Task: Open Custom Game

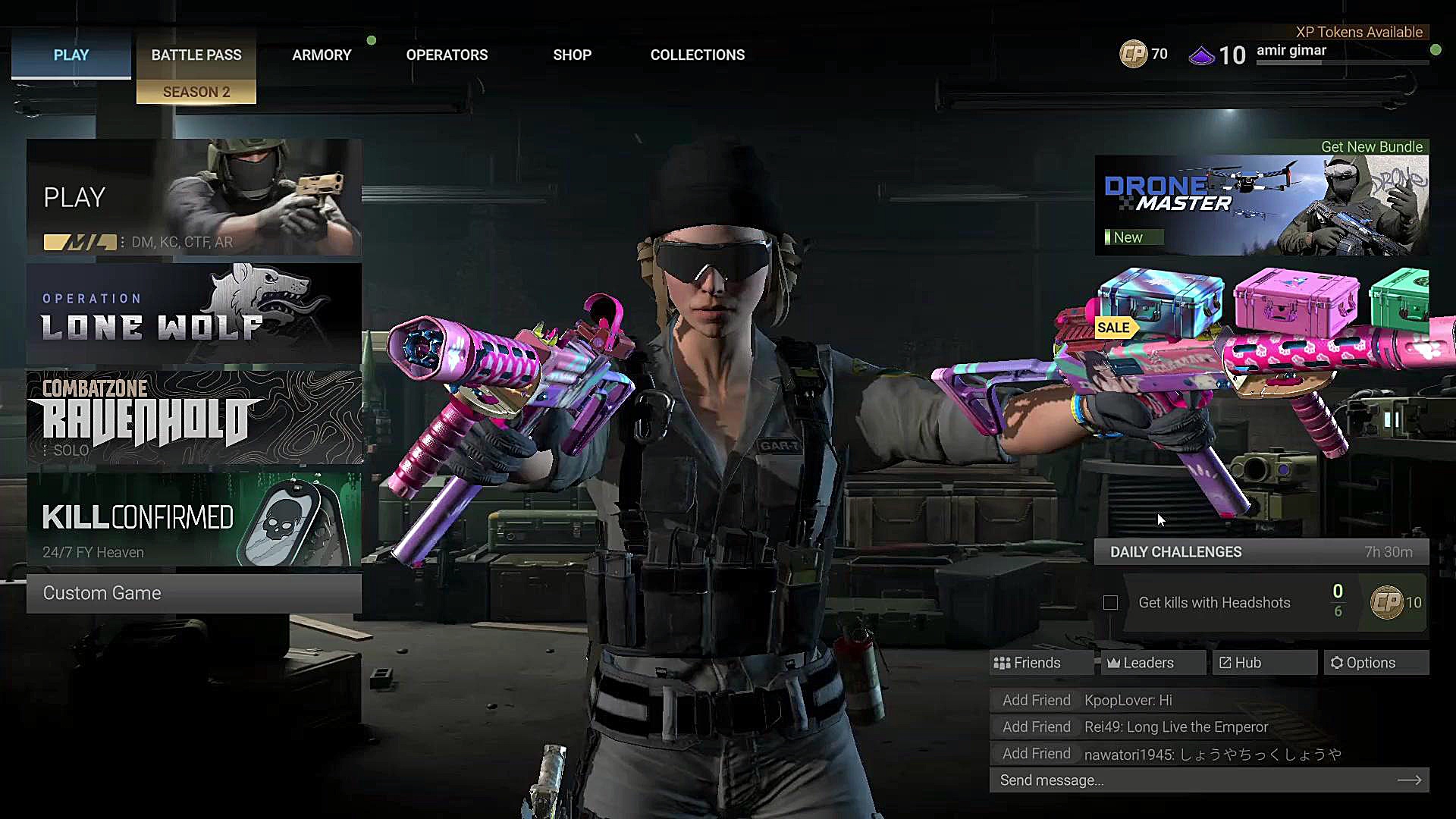Action: click(194, 593)
